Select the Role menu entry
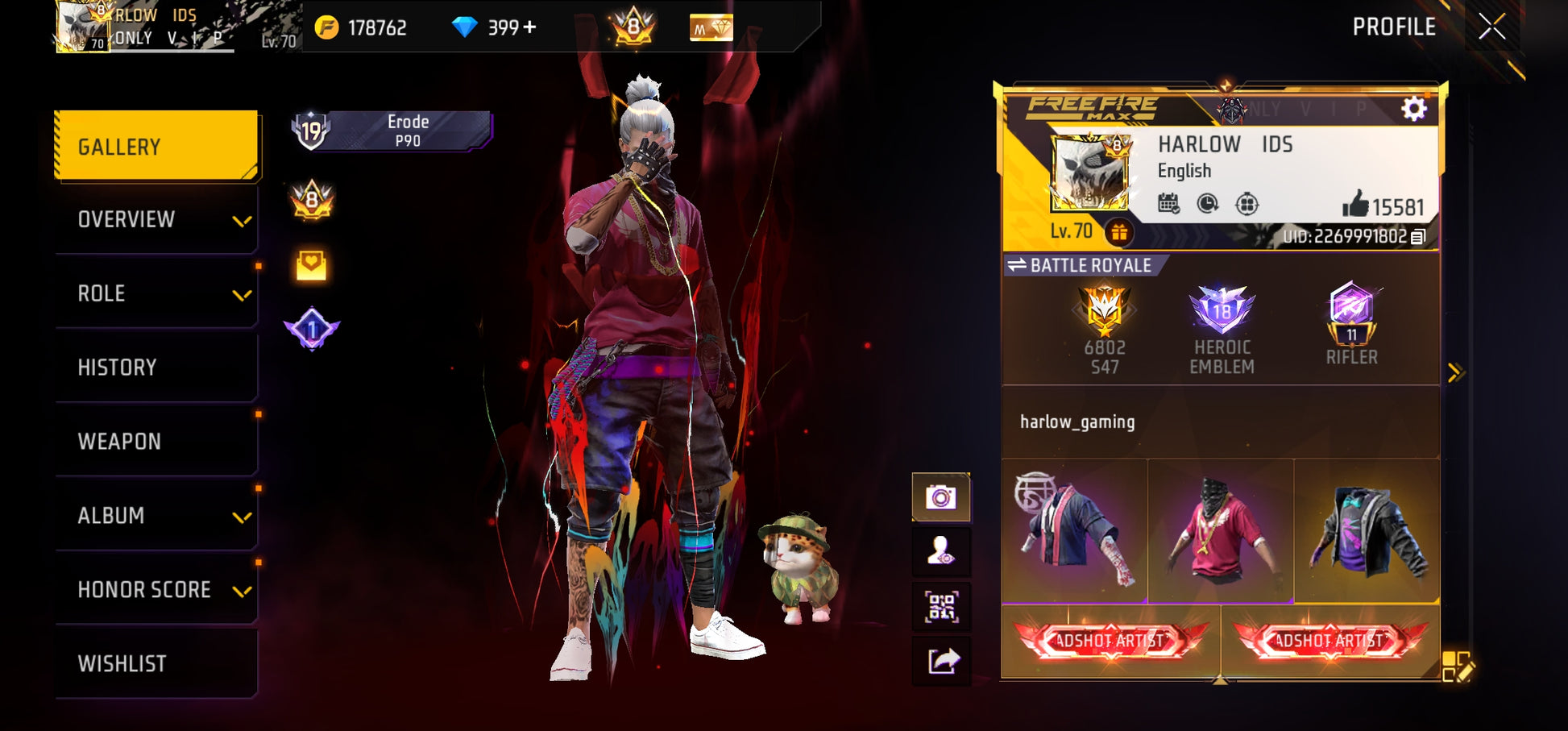The width and height of the screenshot is (1568, 731). tap(156, 293)
